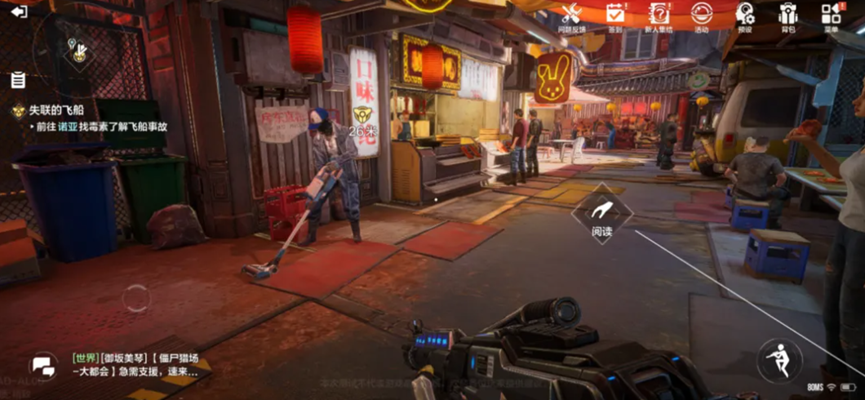Viewport: 865px width, 400px height.
Task: Open the 新人集结 newcomer guide
Action: (x=658, y=15)
